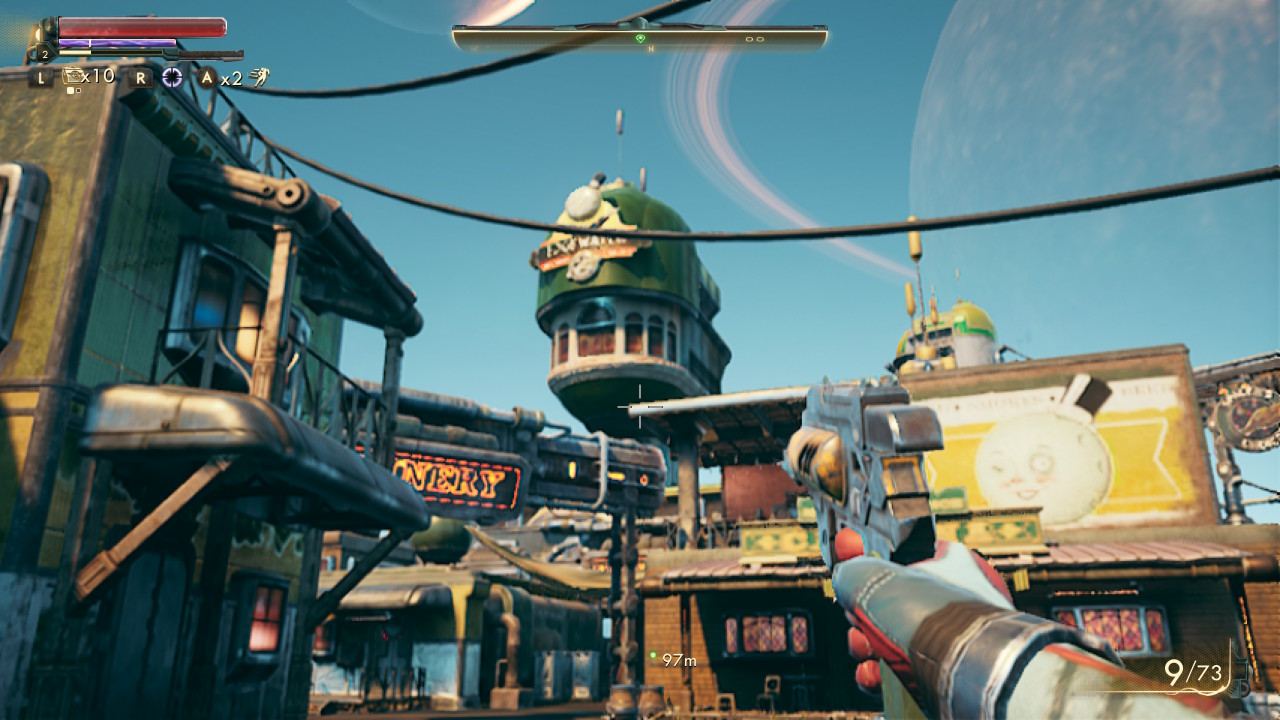Click the compass bar

point(640,38)
